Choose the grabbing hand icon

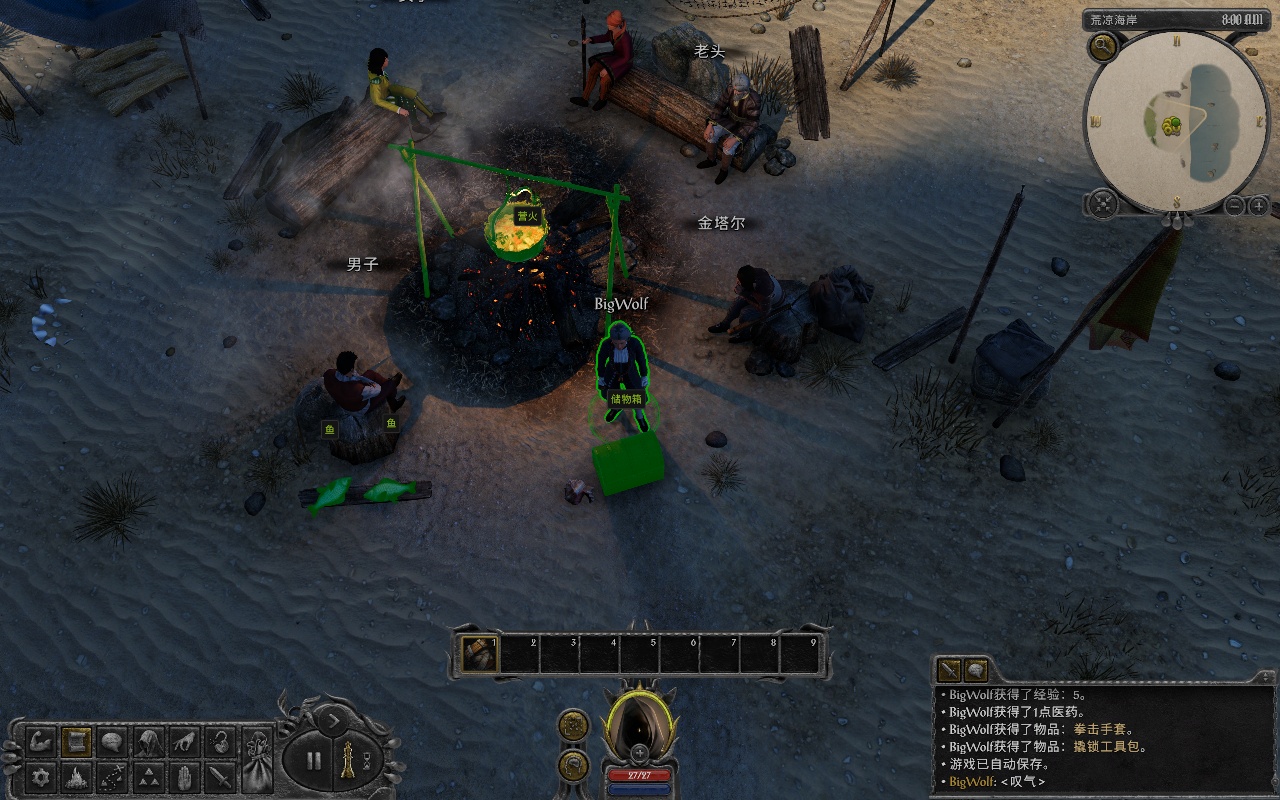coord(185,742)
